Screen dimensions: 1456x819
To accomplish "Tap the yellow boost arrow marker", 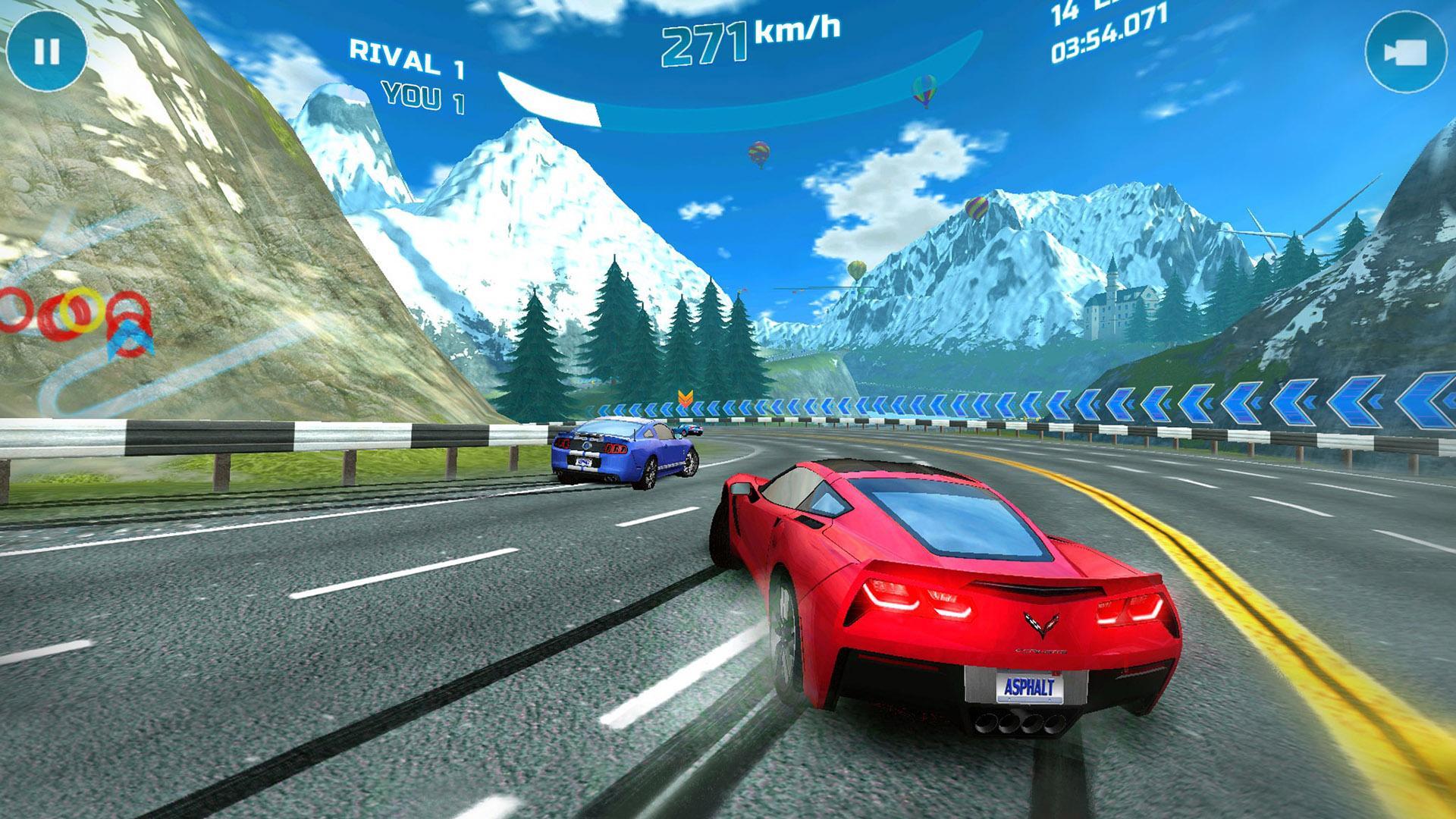I will pyautogui.click(x=686, y=396).
